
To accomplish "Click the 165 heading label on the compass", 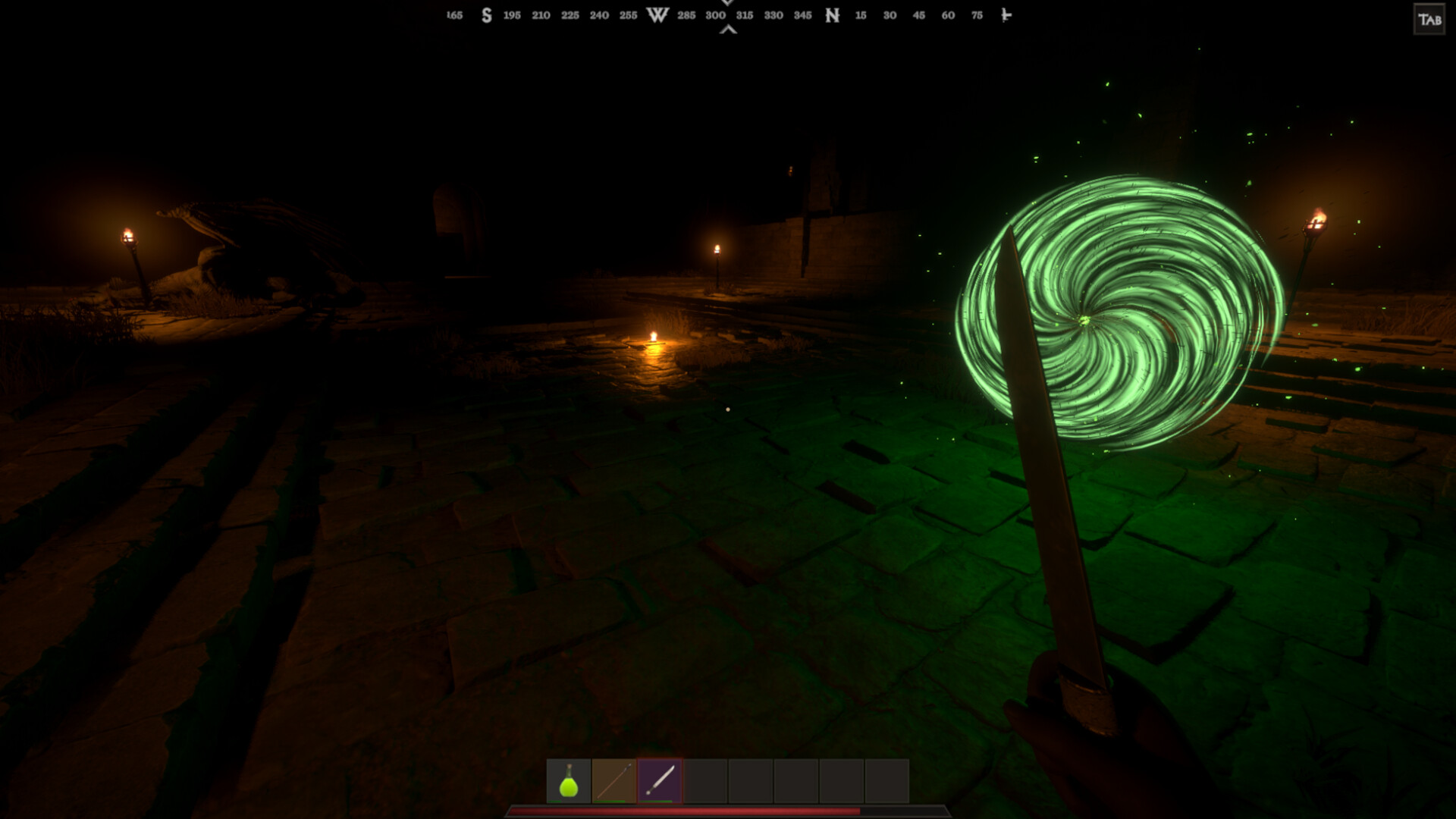I will point(453,14).
